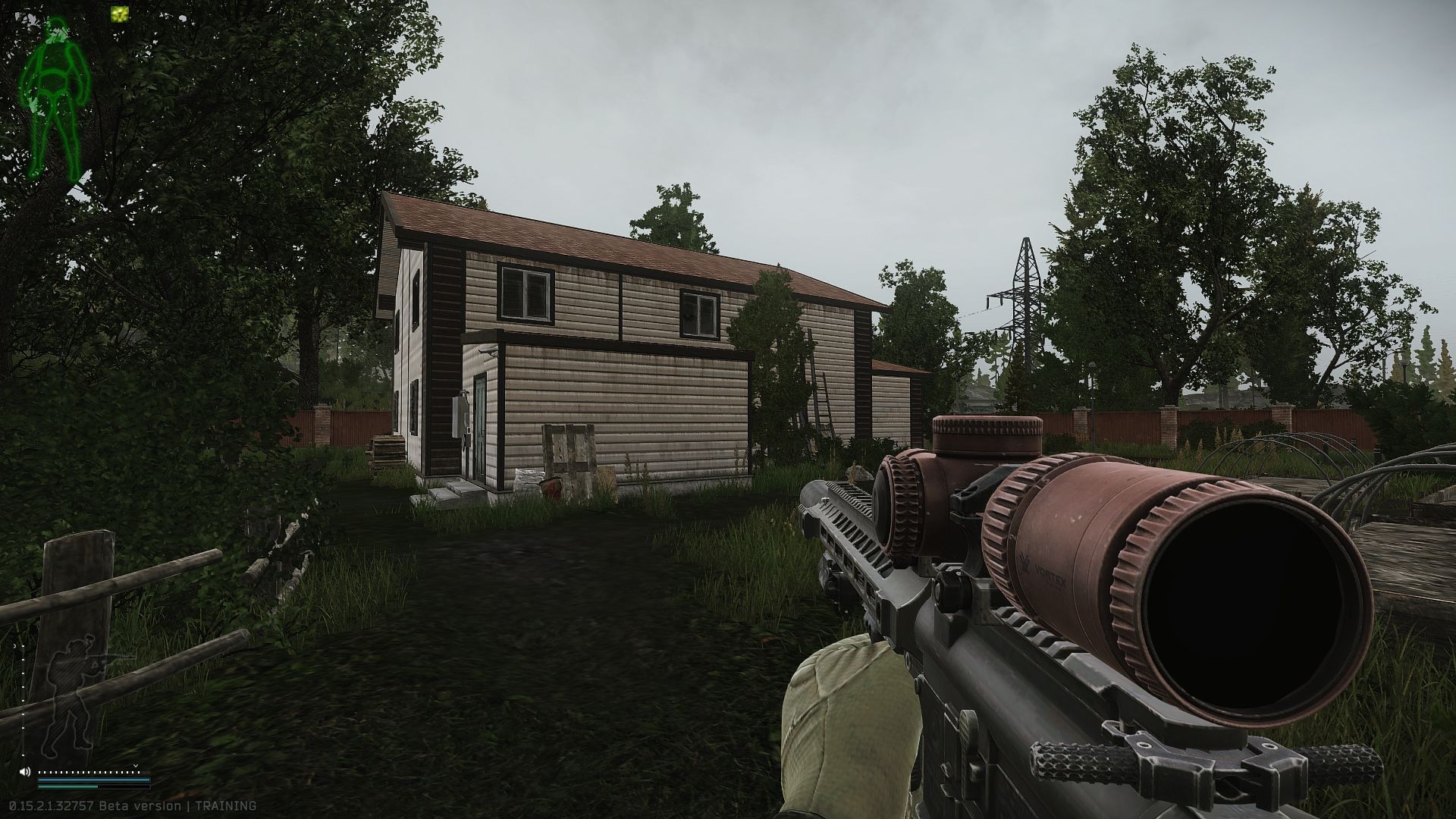Mute audio via the speaker icon
Screen dimensions: 1456x819
click(24, 771)
